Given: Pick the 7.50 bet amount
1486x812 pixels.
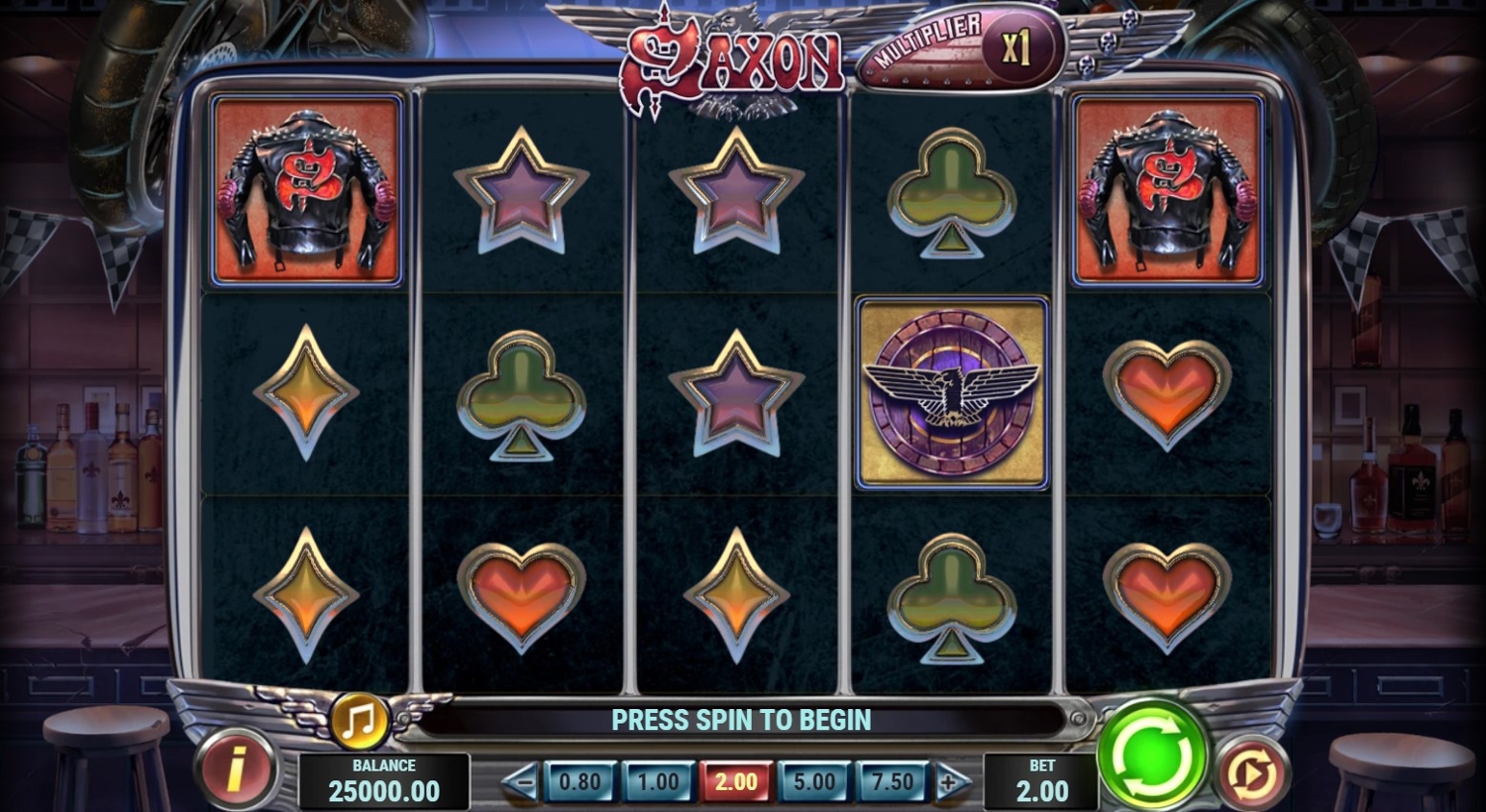Looking at the screenshot, I should (x=892, y=782).
